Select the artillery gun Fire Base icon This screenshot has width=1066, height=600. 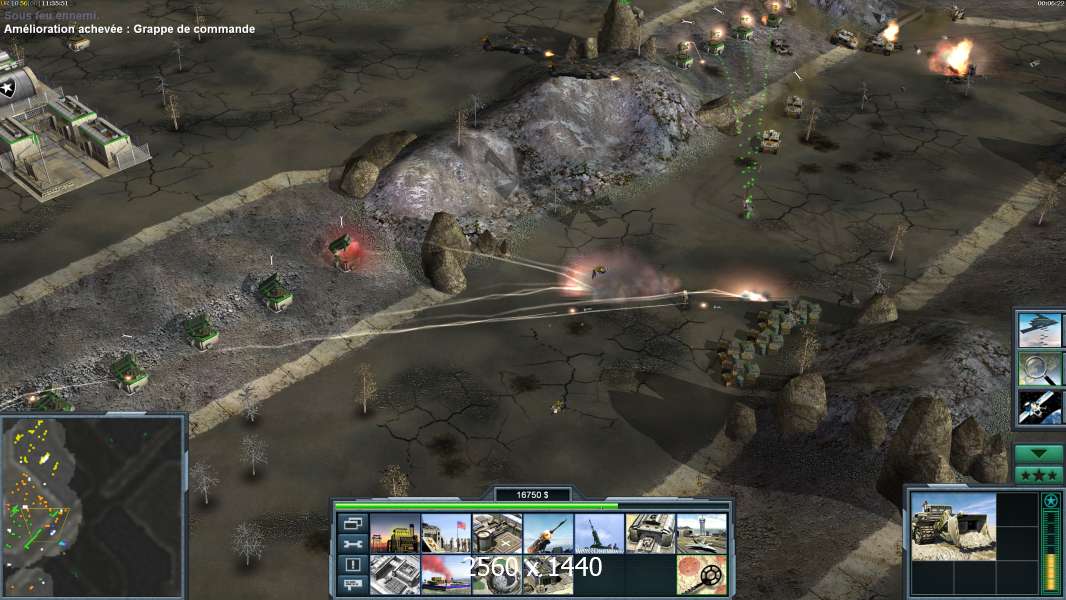pyautogui.click(x=599, y=534)
